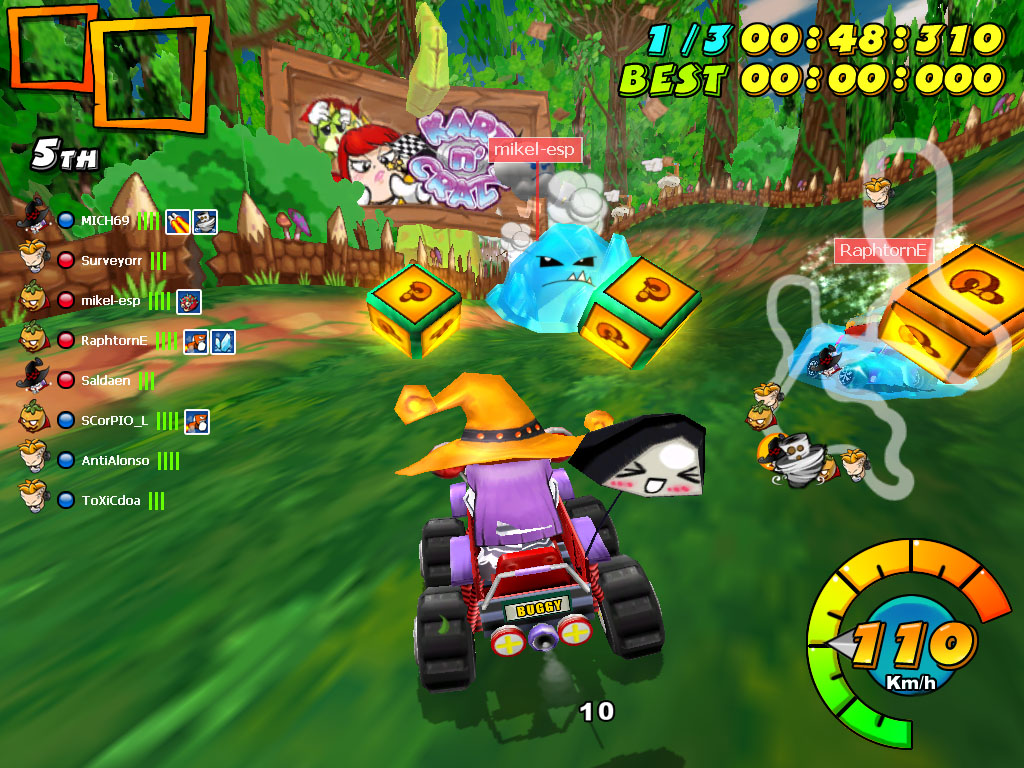Choose SCorPIO_L from the standings list
This screenshot has height=768, width=1024.
point(114,420)
